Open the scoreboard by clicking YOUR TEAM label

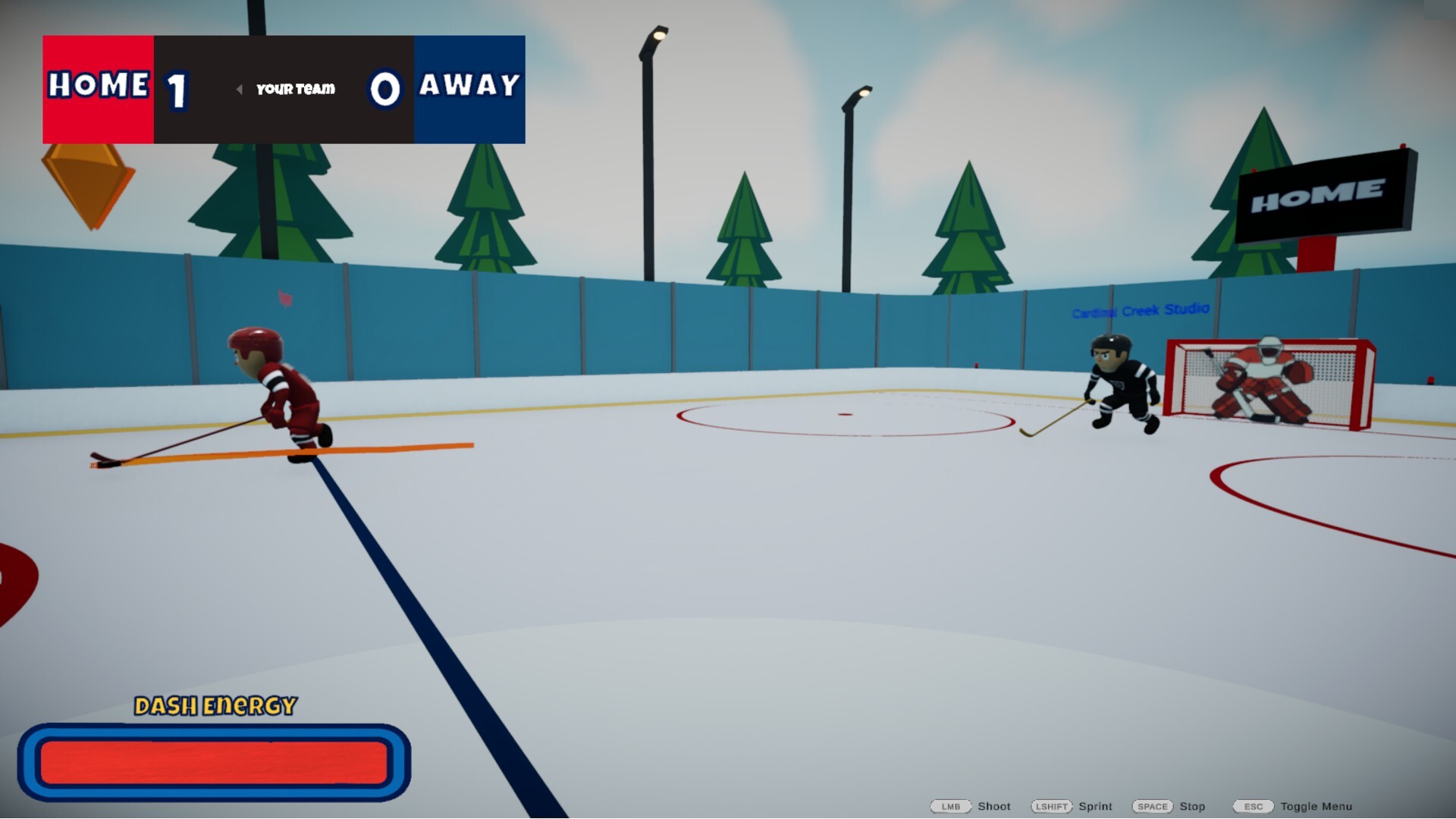[x=294, y=89]
